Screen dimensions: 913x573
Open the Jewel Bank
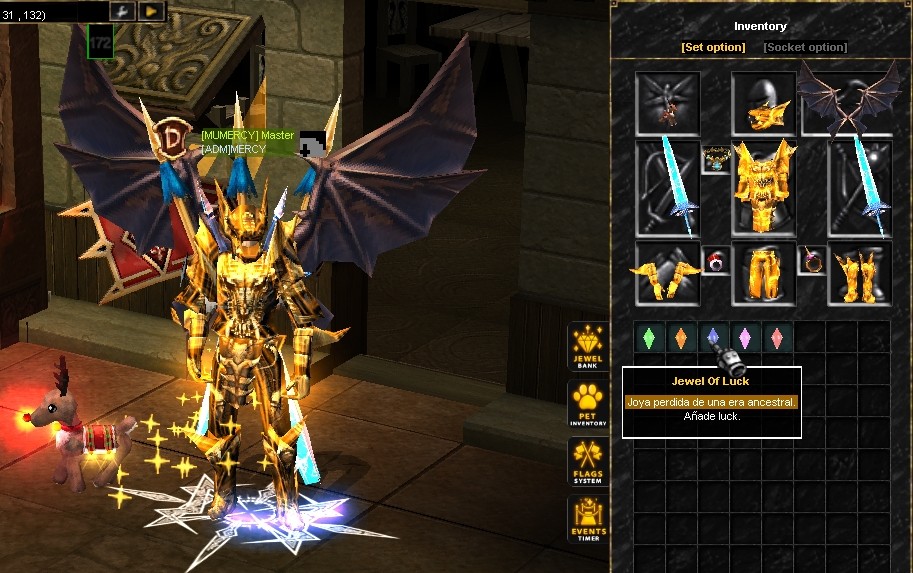tap(588, 346)
